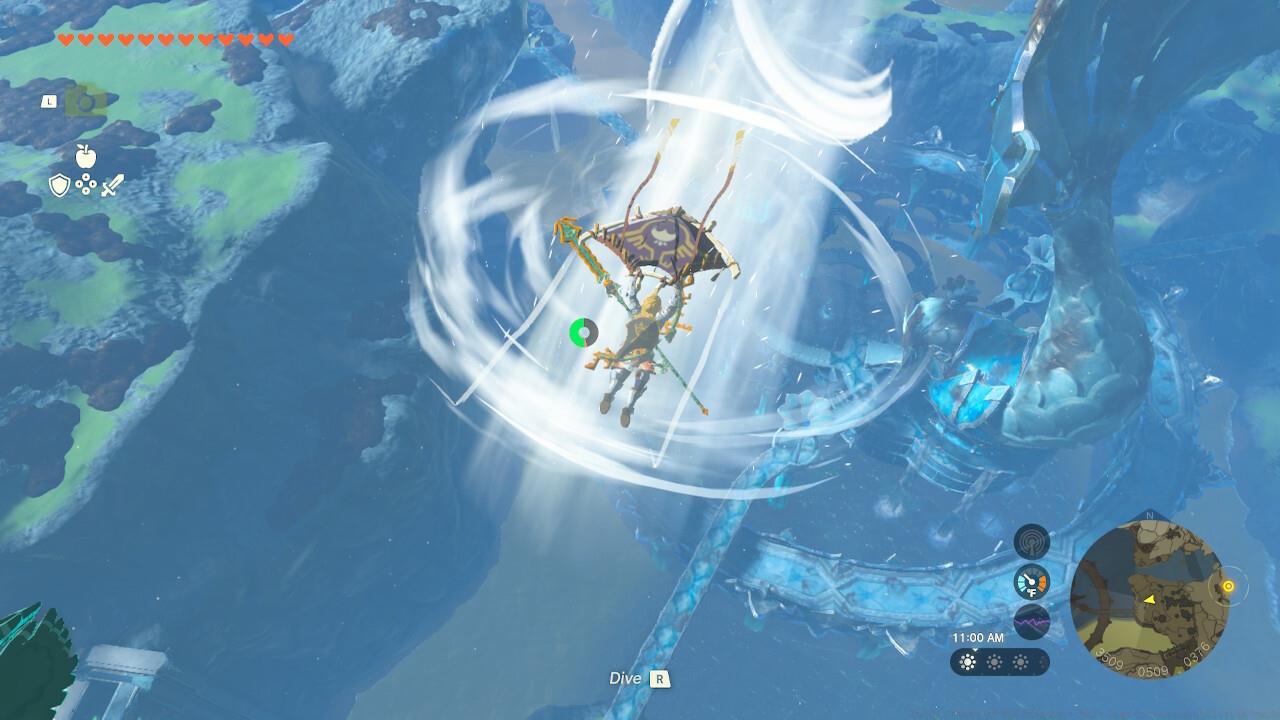Select the shield equipment icon
The height and width of the screenshot is (720, 1280).
(59, 184)
